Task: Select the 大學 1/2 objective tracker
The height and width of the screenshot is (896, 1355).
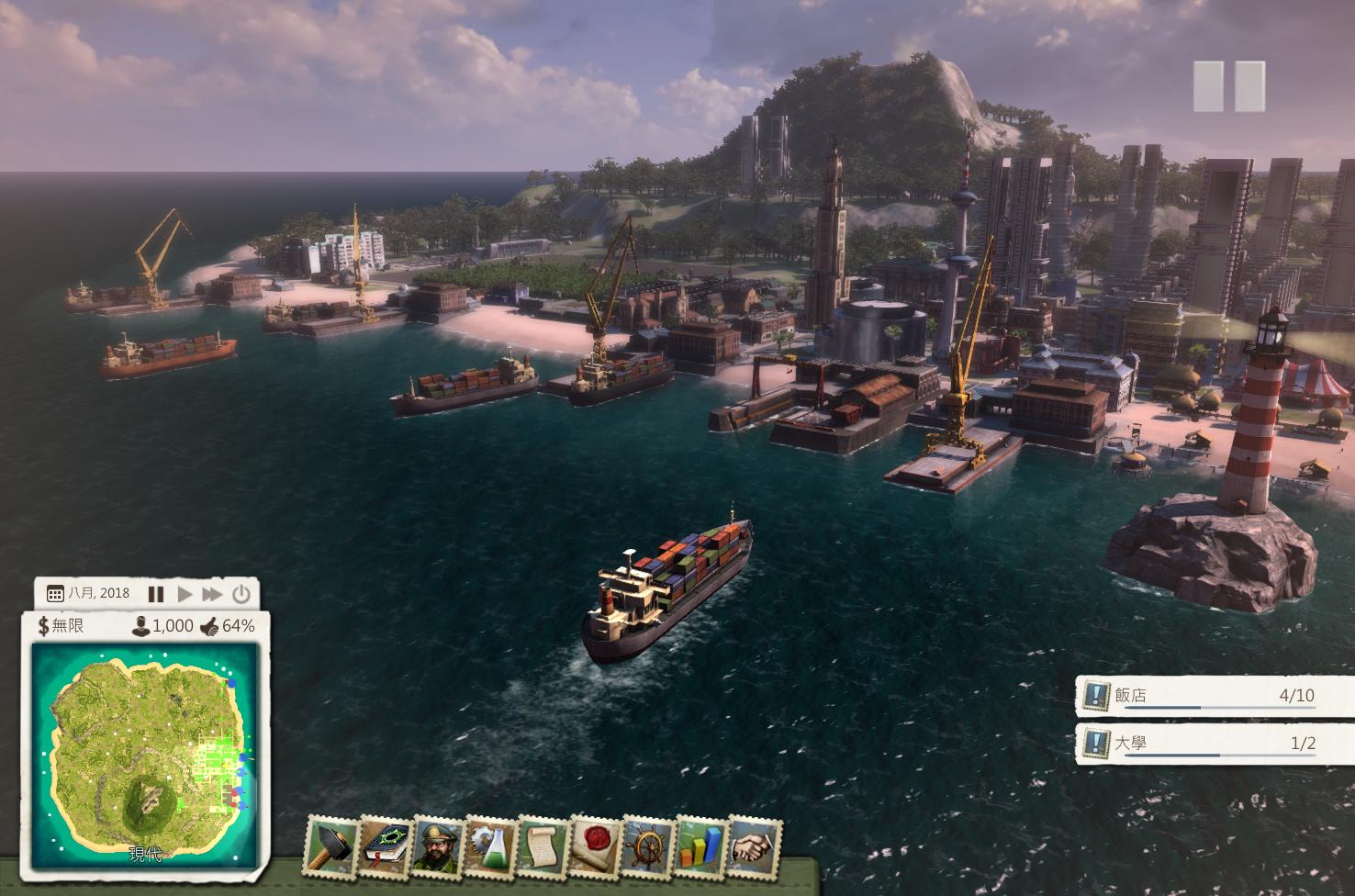Action: point(1214,744)
